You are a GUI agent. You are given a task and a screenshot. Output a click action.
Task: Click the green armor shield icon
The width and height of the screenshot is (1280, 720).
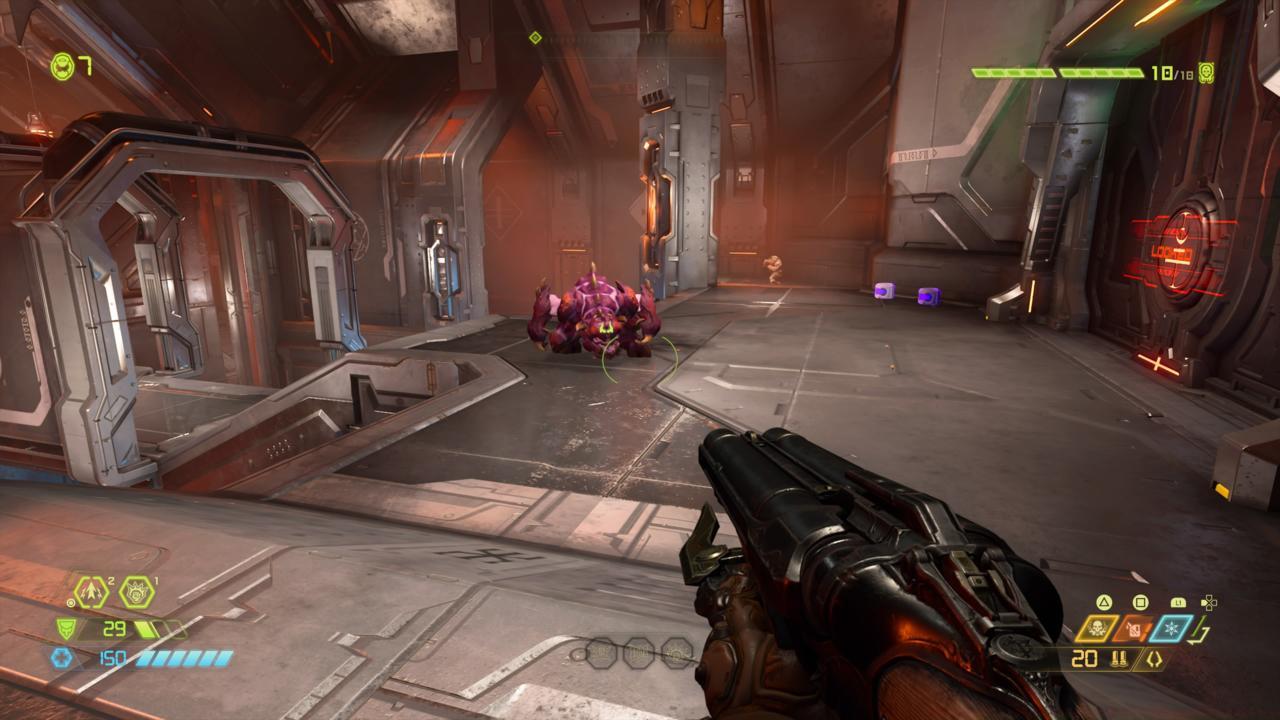point(65,629)
